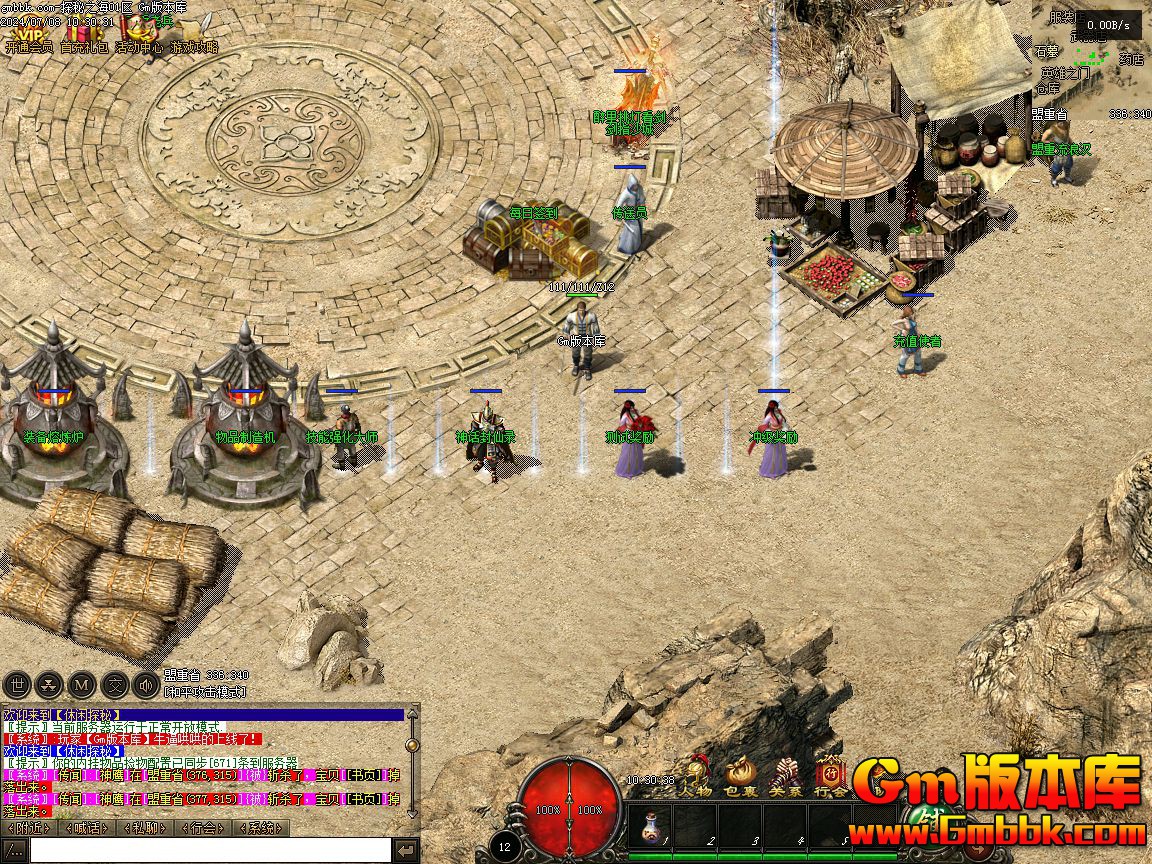The width and height of the screenshot is (1152, 864).
Task: Open the activity center (活动中心)
Action: tap(138, 35)
